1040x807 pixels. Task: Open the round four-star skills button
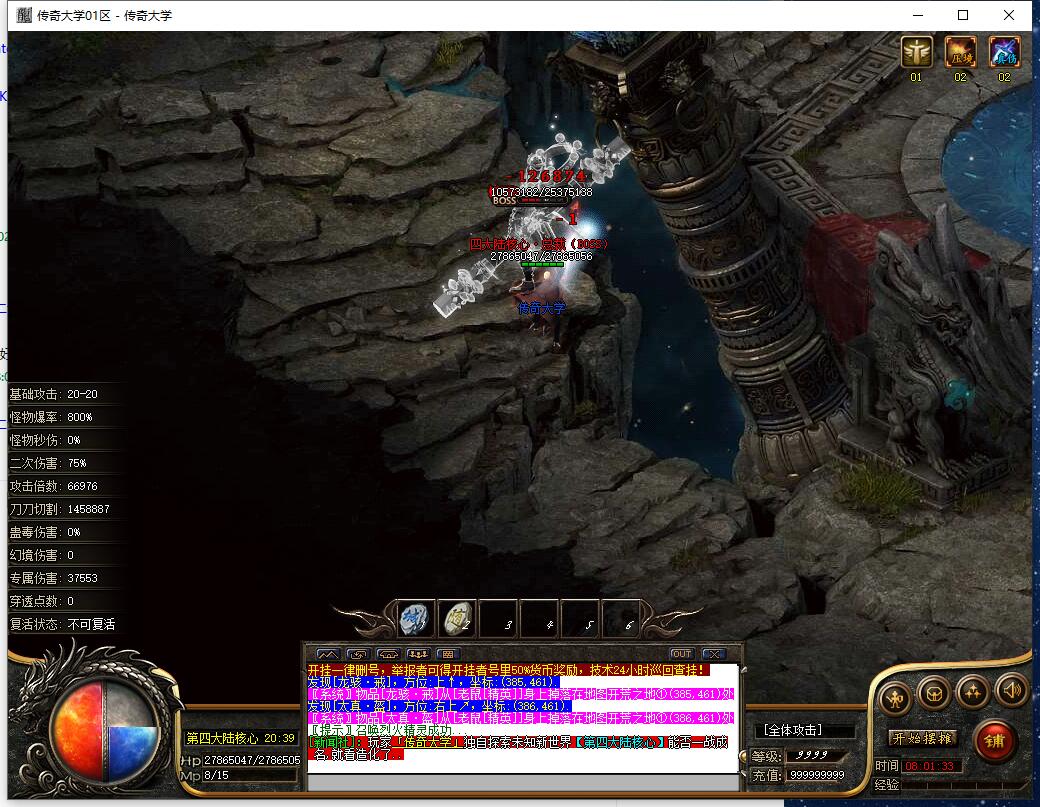[972, 690]
